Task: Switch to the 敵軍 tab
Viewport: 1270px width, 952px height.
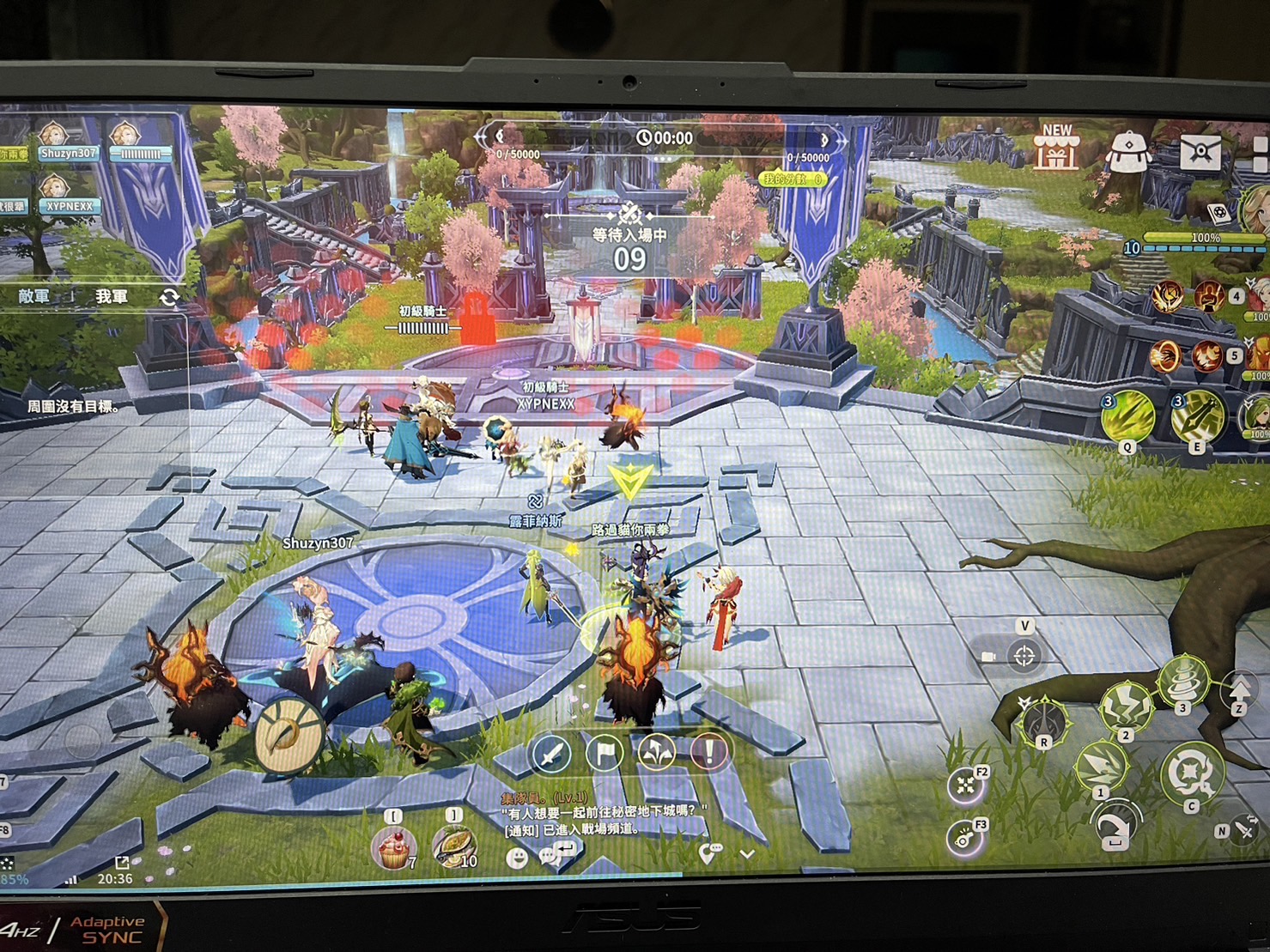Action: (35, 296)
